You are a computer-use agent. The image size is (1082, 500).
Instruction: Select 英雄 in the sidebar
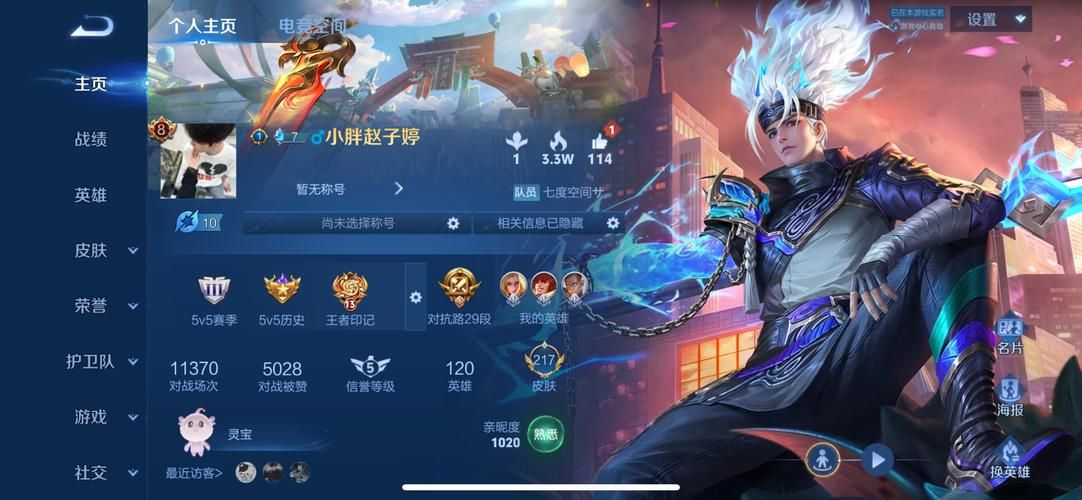(x=91, y=195)
